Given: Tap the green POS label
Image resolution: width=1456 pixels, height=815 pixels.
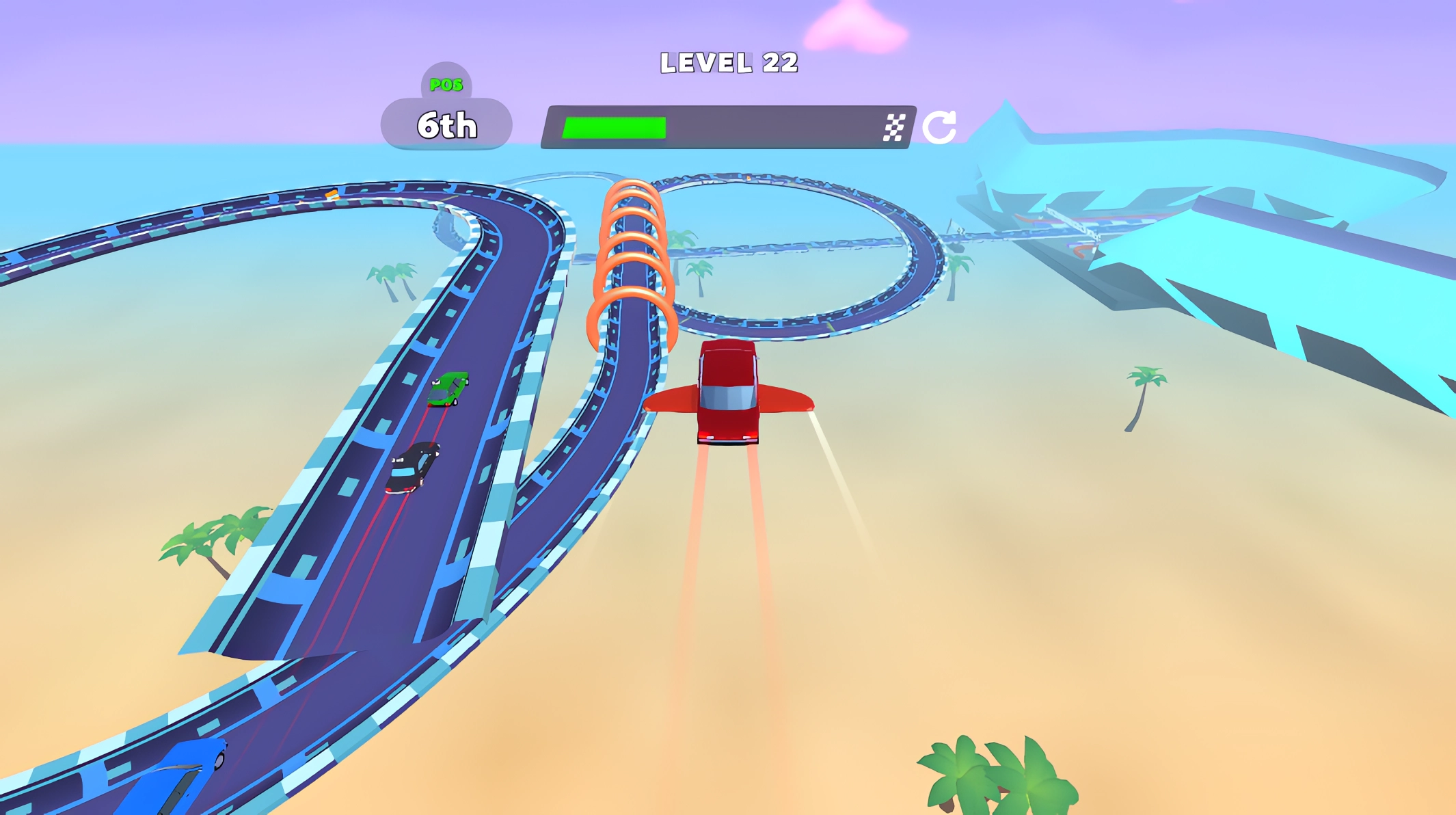Looking at the screenshot, I should [x=445, y=85].
